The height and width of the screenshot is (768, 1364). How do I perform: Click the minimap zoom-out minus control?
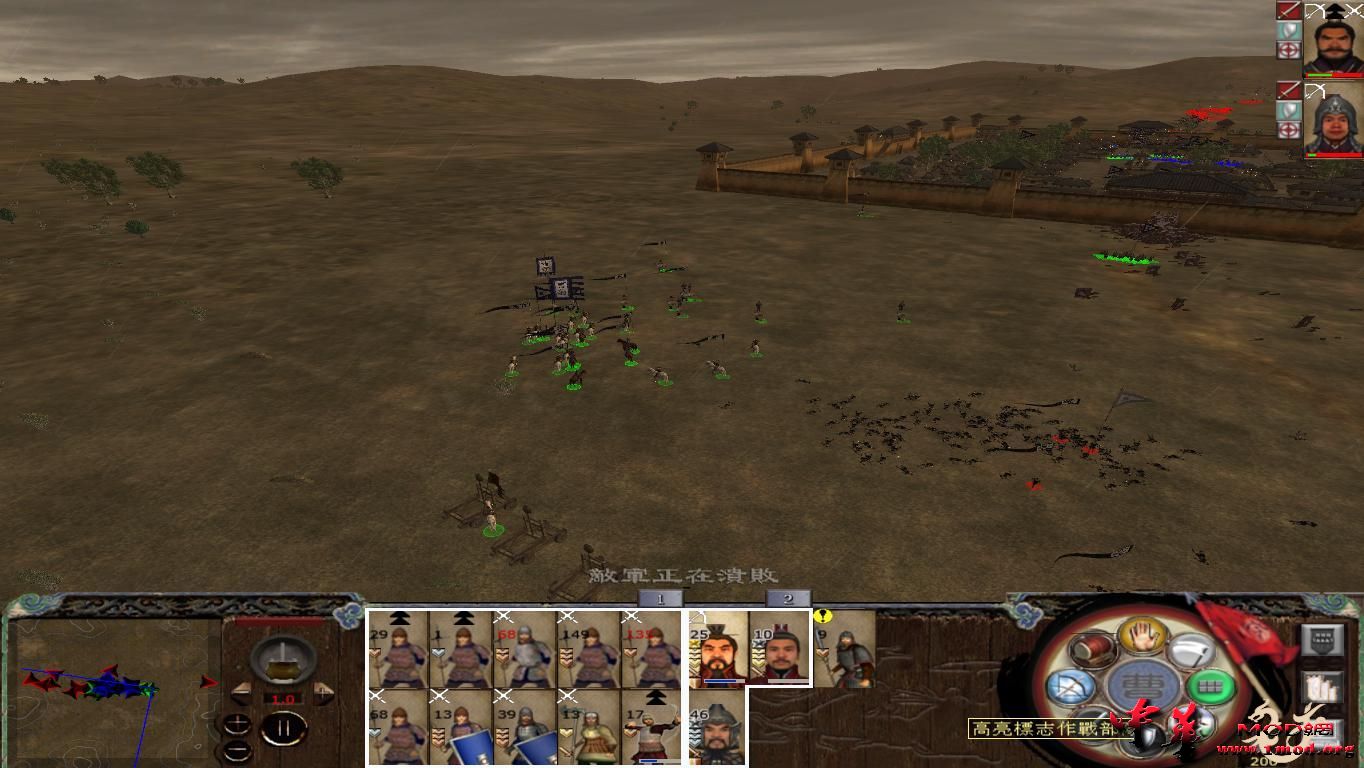click(x=238, y=749)
